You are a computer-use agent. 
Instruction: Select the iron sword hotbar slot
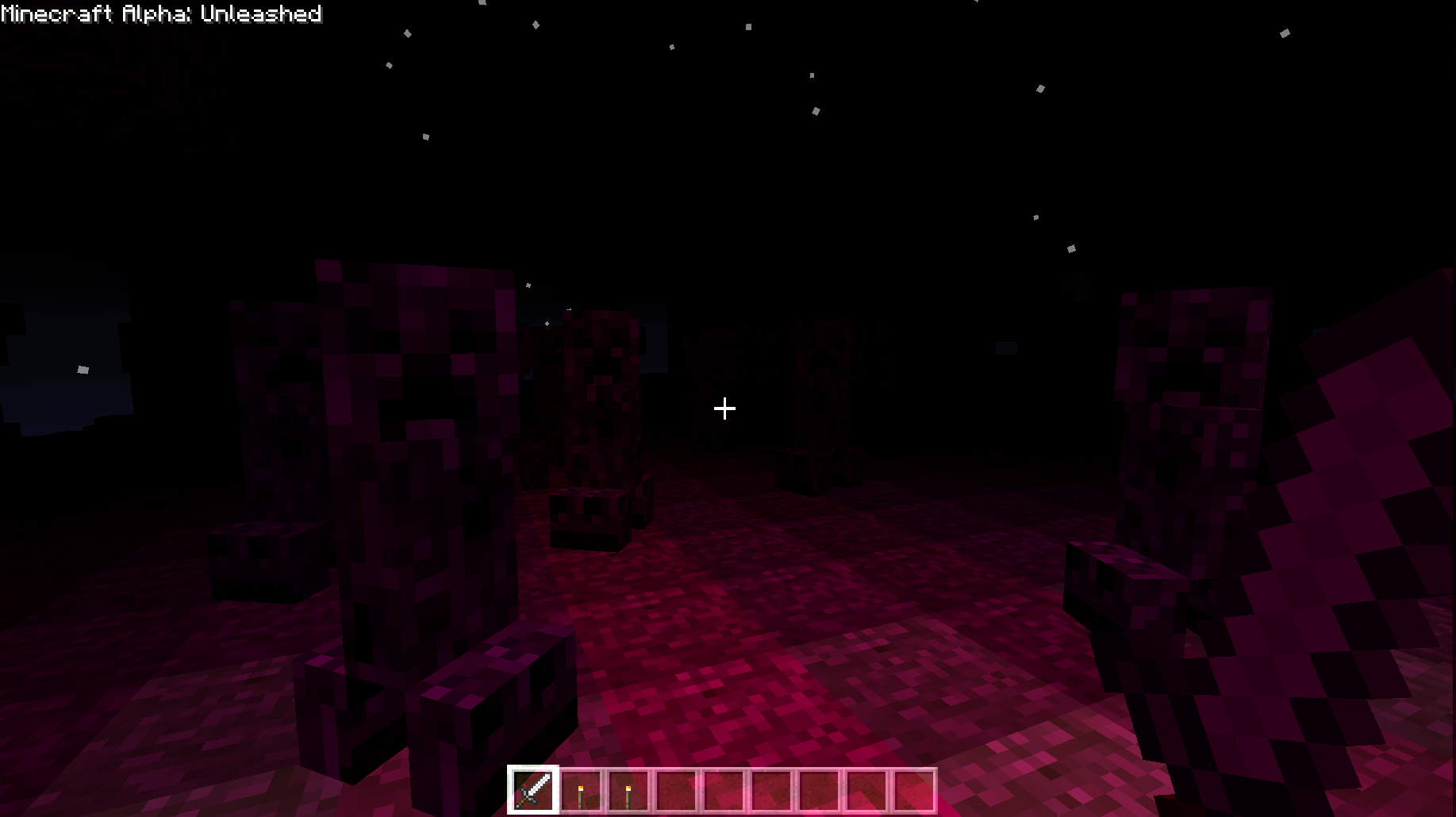[533, 790]
